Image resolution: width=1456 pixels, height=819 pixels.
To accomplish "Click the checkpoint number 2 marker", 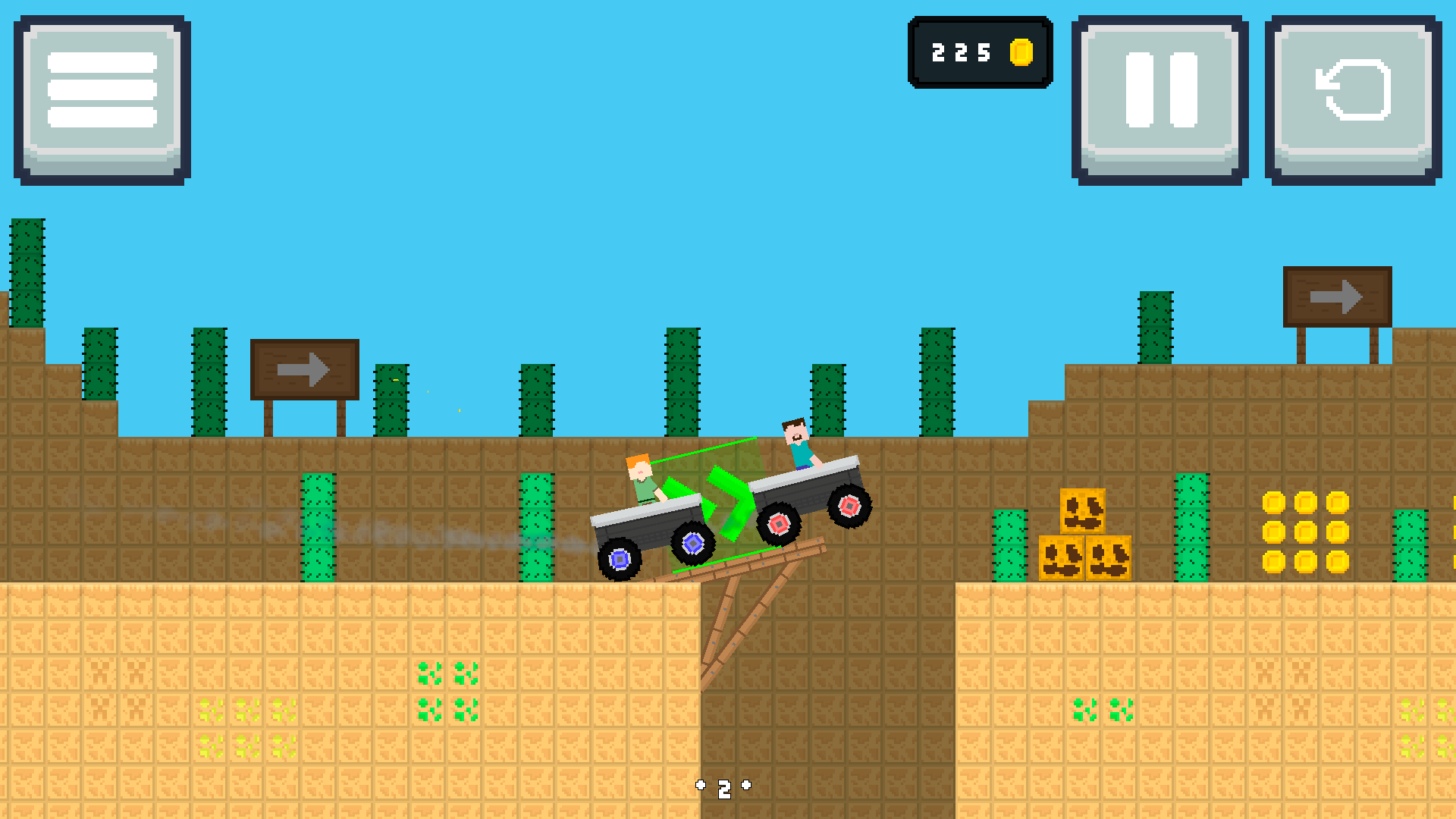I will tap(724, 788).
